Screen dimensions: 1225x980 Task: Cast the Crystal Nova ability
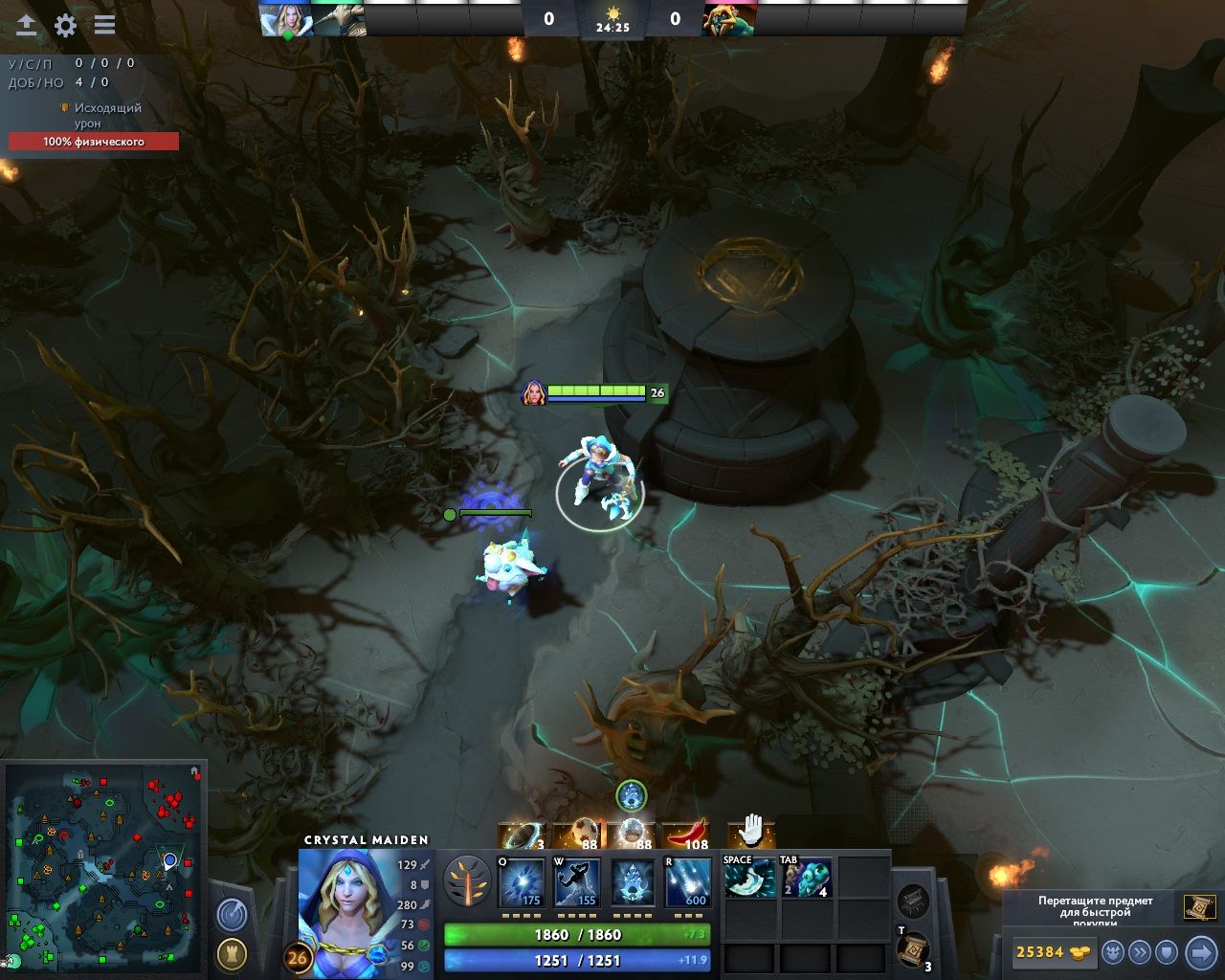click(x=523, y=882)
